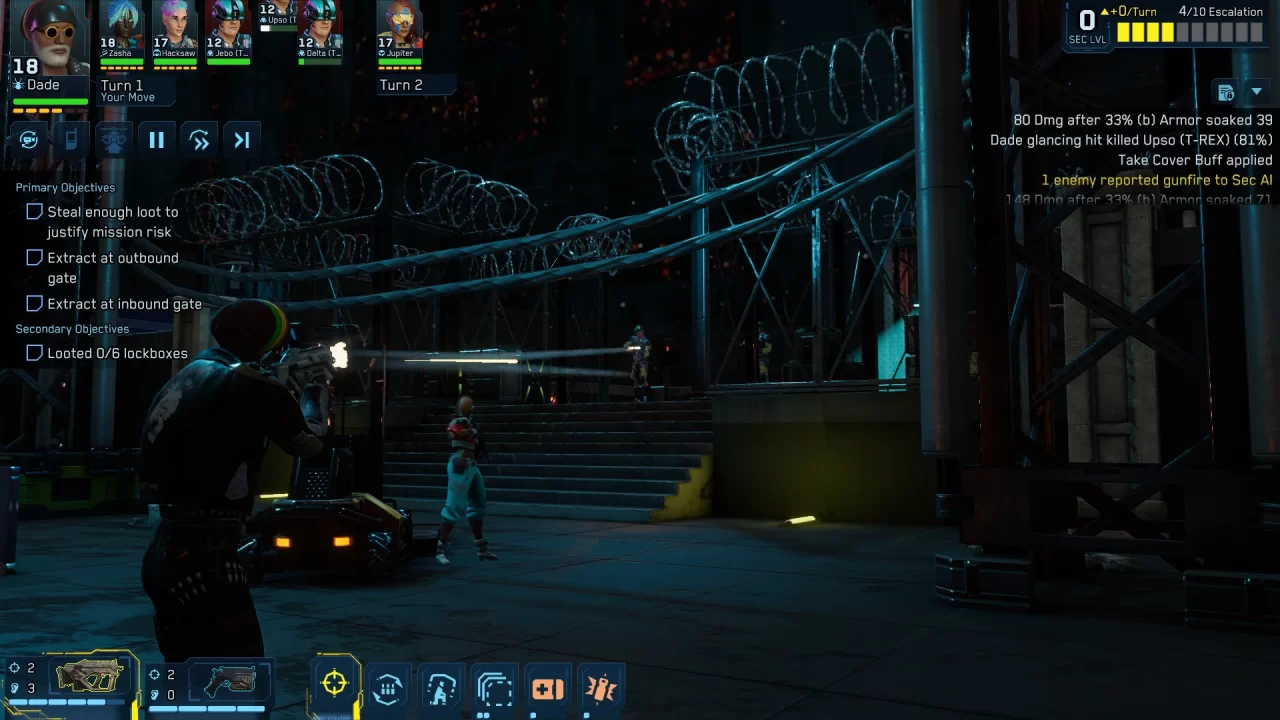Select the flashbang grenade ability
Viewport: 1280px width, 720px height.
click(x=601, y=687)
